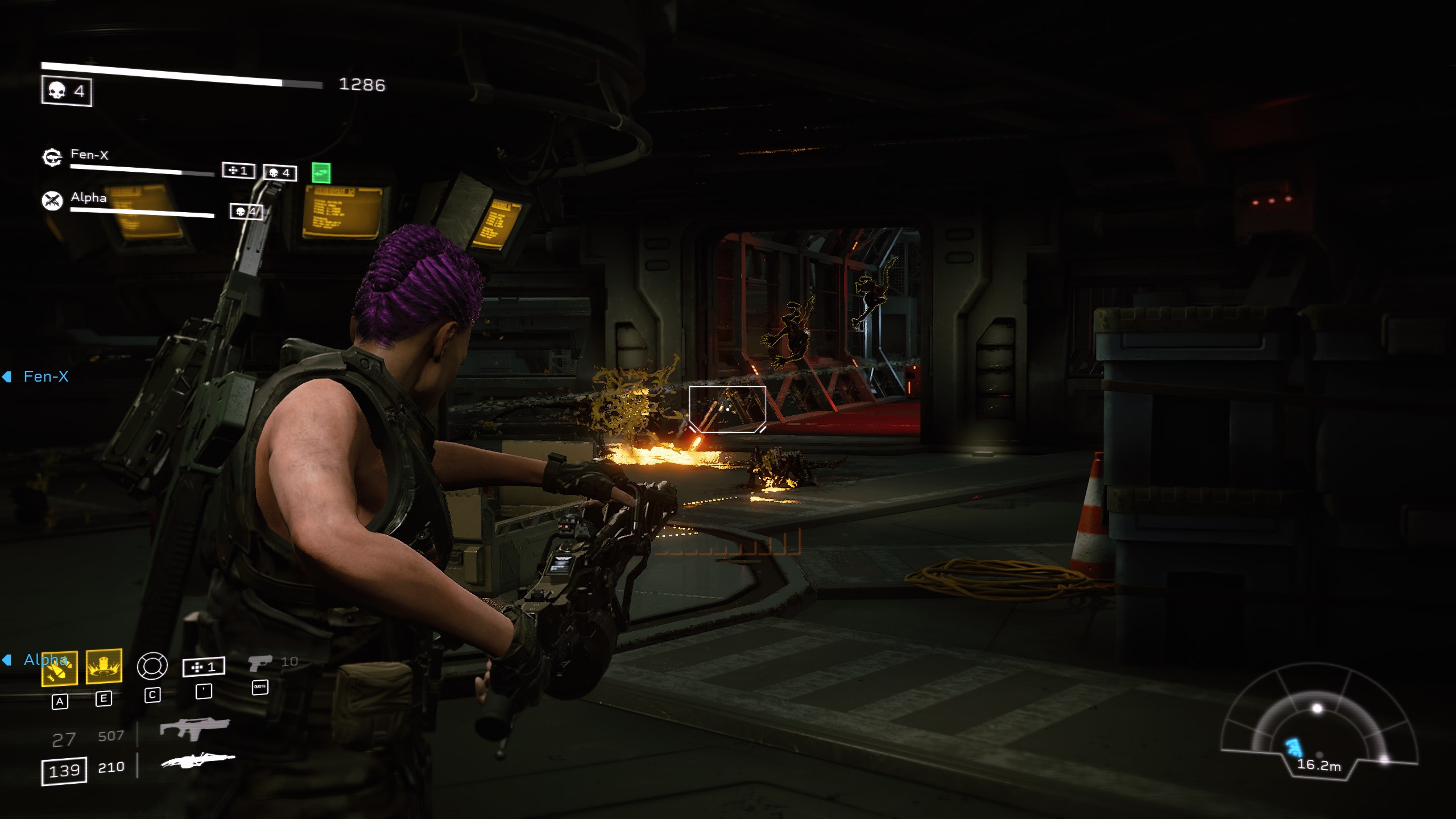Open the circular consumable wheel icon

coord(152,665)
